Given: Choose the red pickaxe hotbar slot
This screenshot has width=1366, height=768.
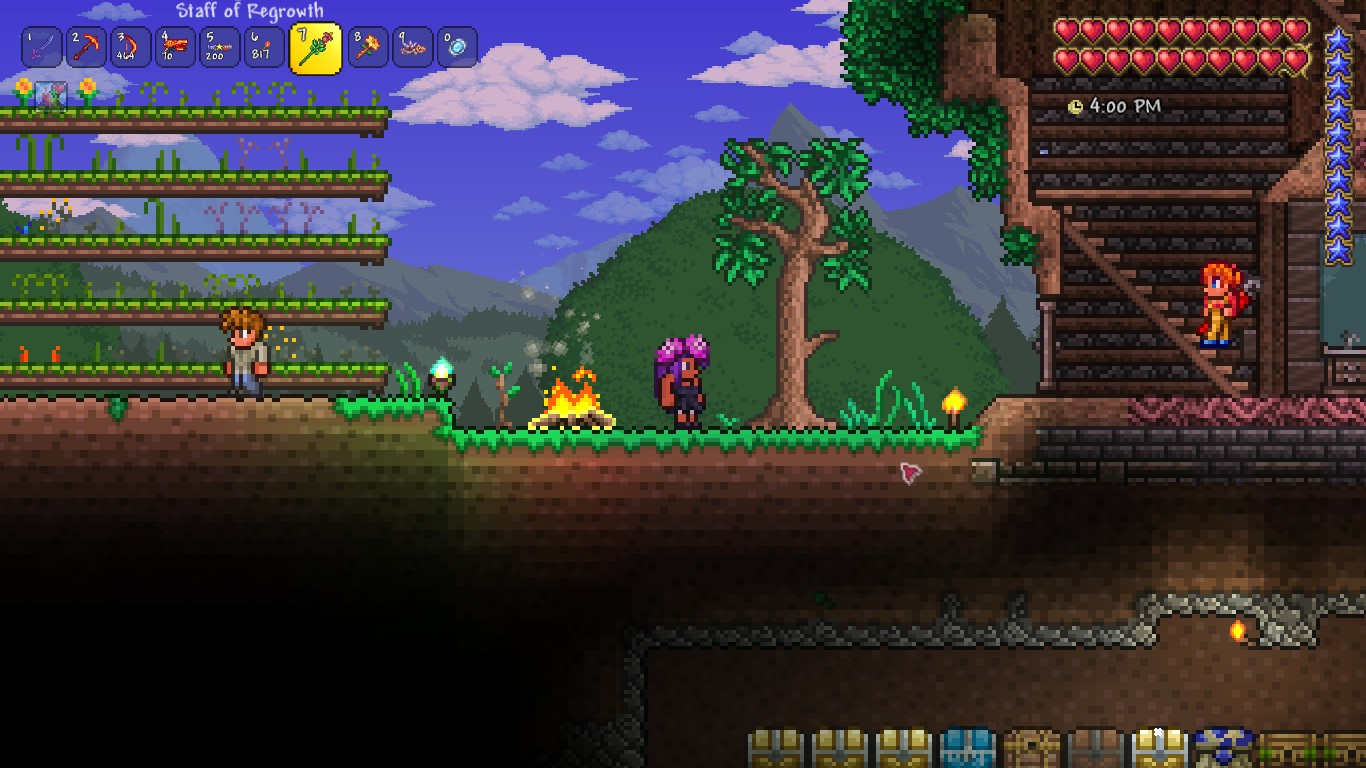Looking at the screenshot, I should coord(87,47).
